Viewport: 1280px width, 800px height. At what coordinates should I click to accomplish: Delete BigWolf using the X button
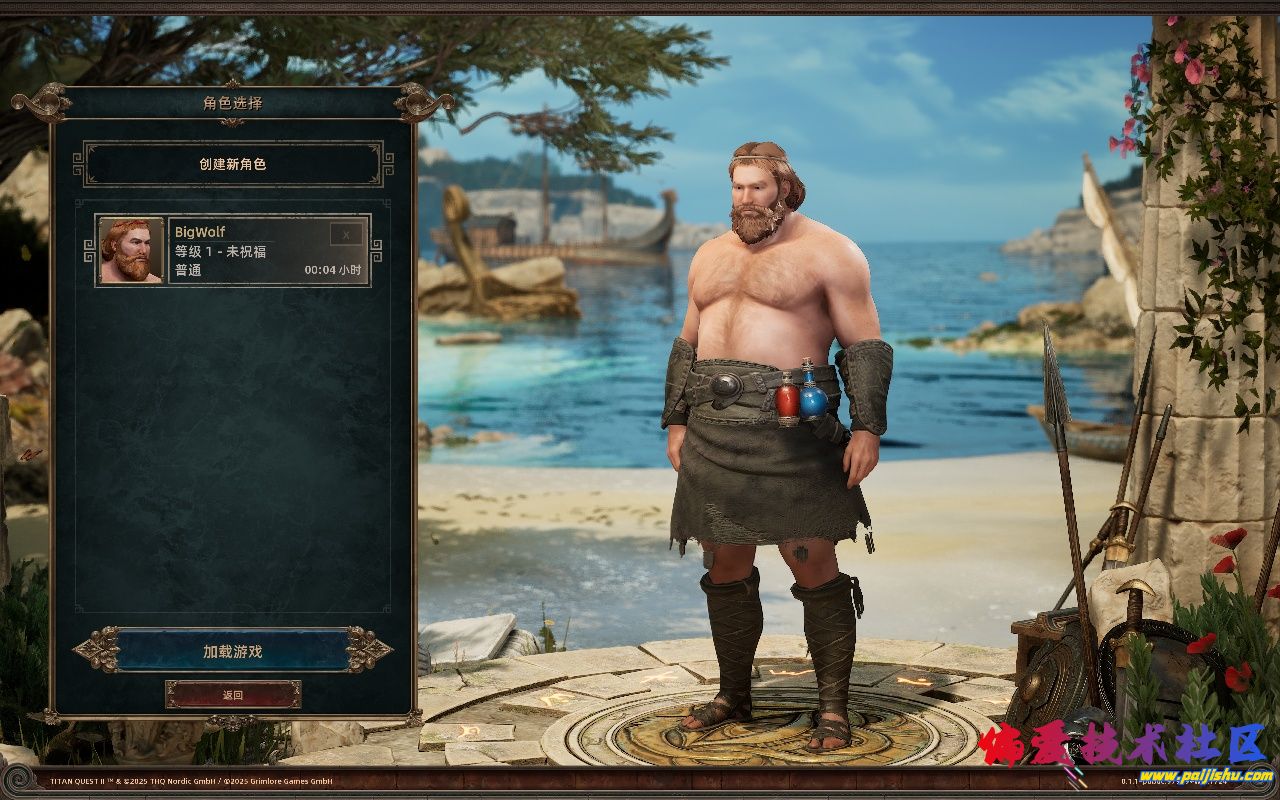coord(347,235)
